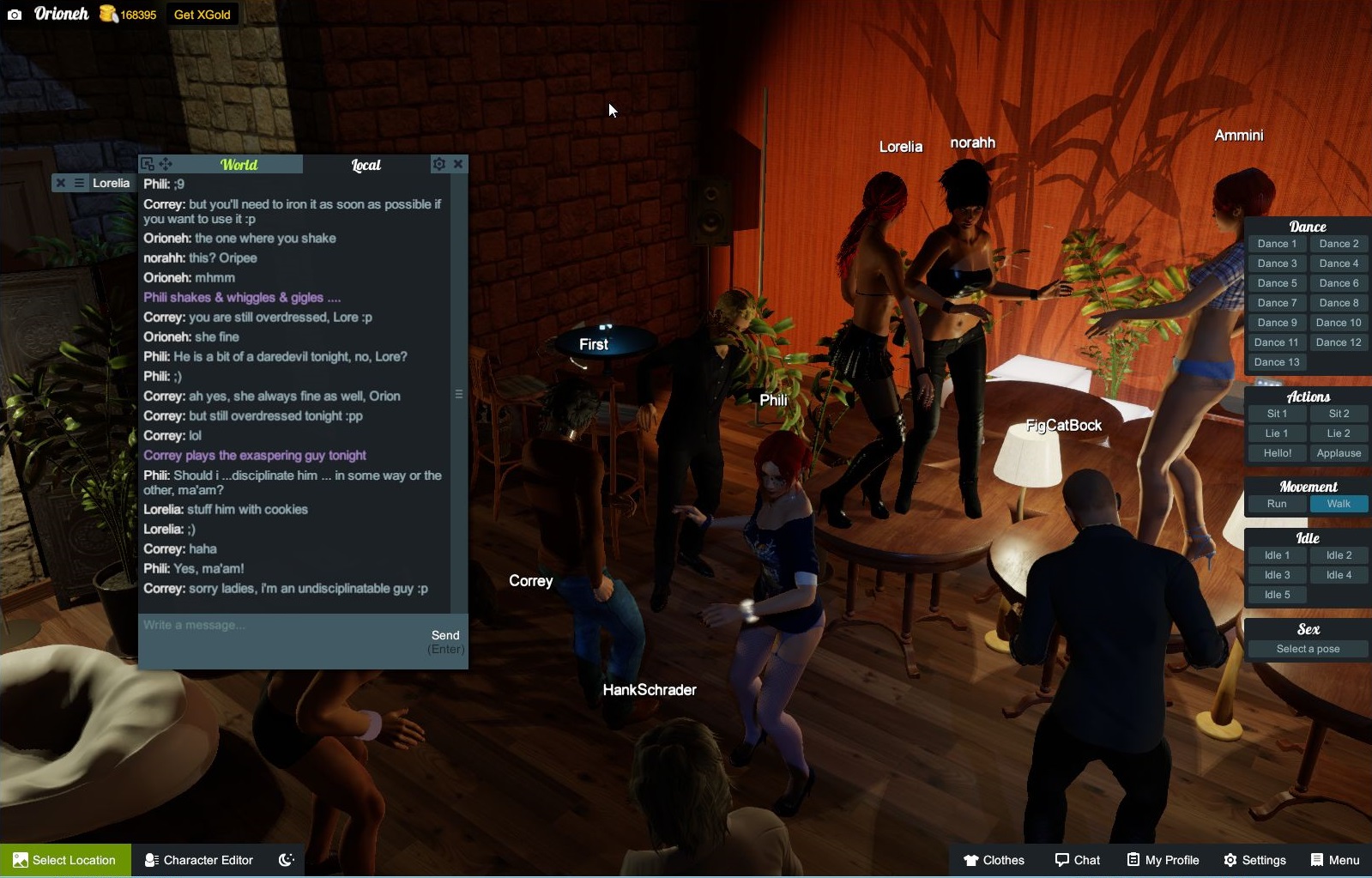This screenshot has width=1372, height=878.
Task: Click the Get XGold button
Action: click(x=202, y=14)
